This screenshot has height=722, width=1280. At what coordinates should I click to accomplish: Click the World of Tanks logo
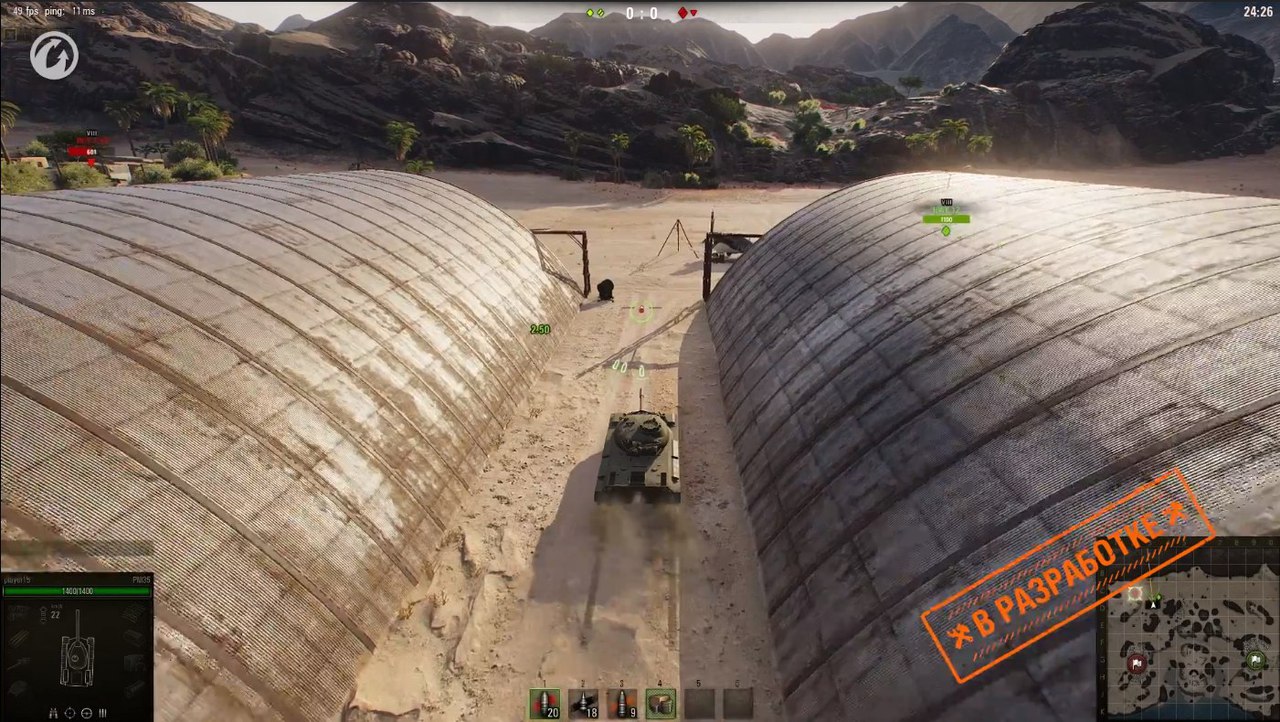coord(54,55)
